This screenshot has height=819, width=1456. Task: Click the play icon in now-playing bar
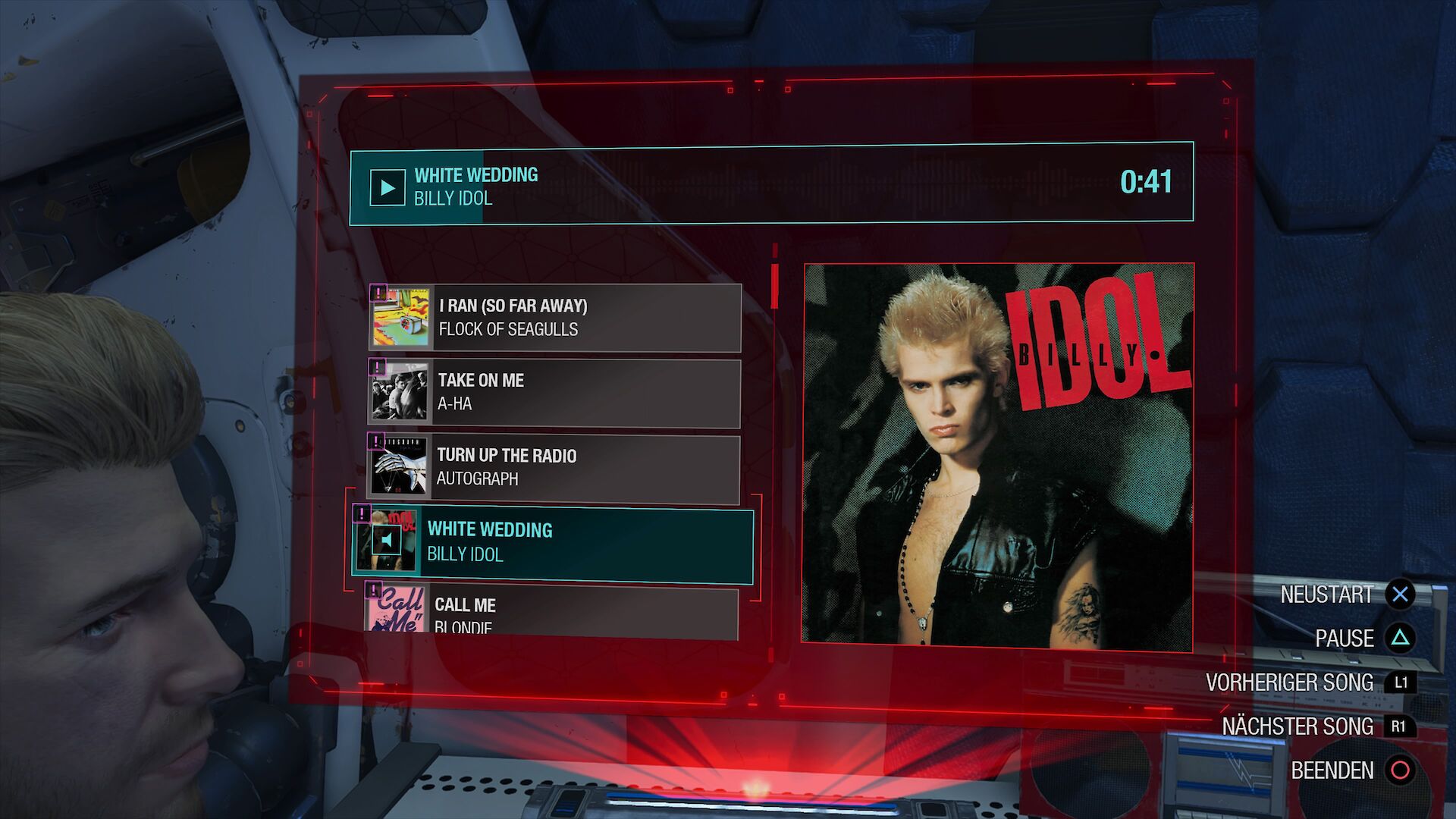[387, 187]
